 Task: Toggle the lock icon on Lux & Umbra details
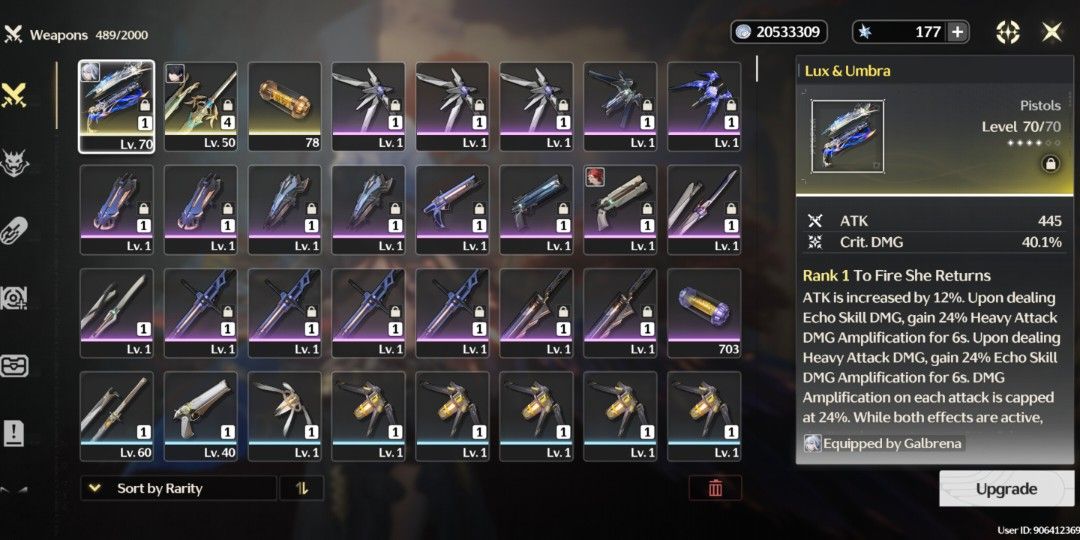pos(1050,163)
